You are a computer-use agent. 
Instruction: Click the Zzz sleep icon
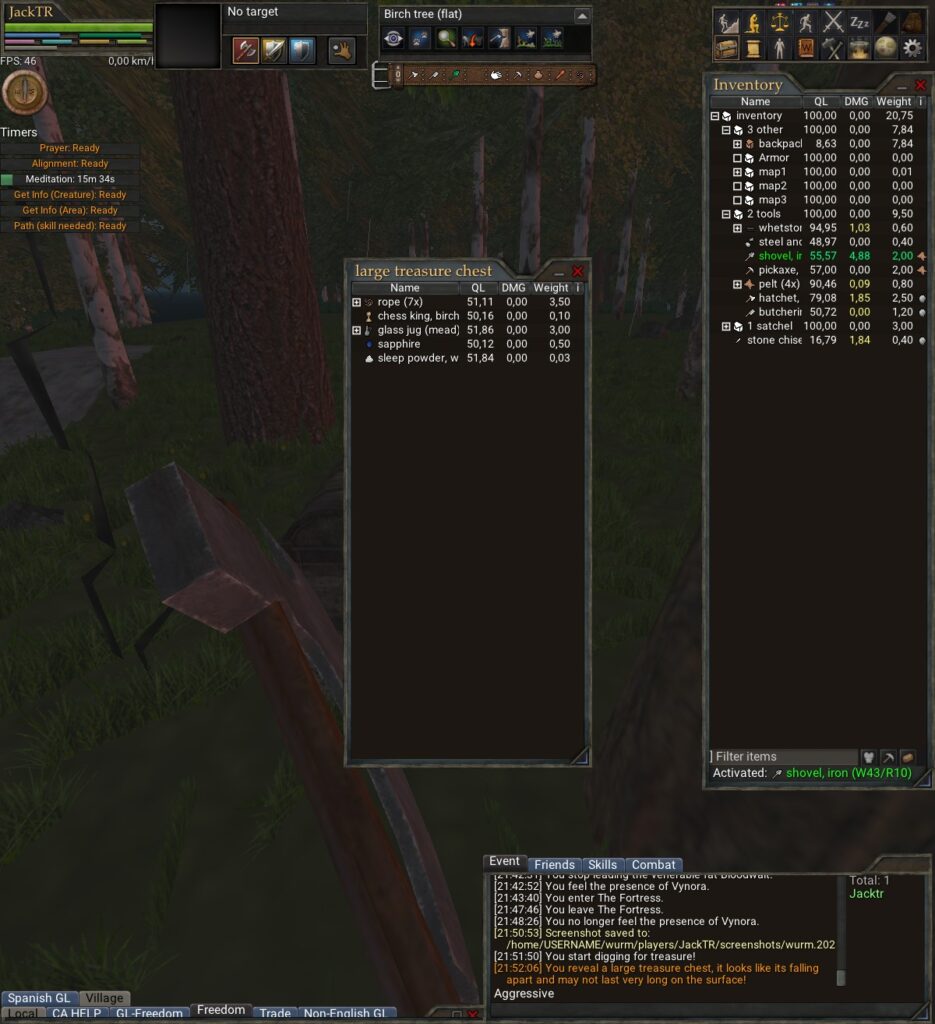pyautogui.click(x=859, y=22)
